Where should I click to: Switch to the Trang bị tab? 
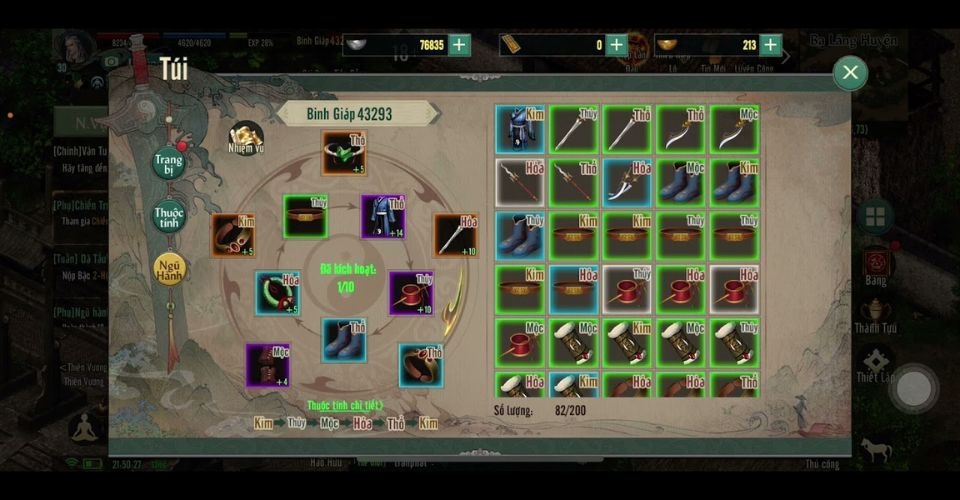(168, 164)
